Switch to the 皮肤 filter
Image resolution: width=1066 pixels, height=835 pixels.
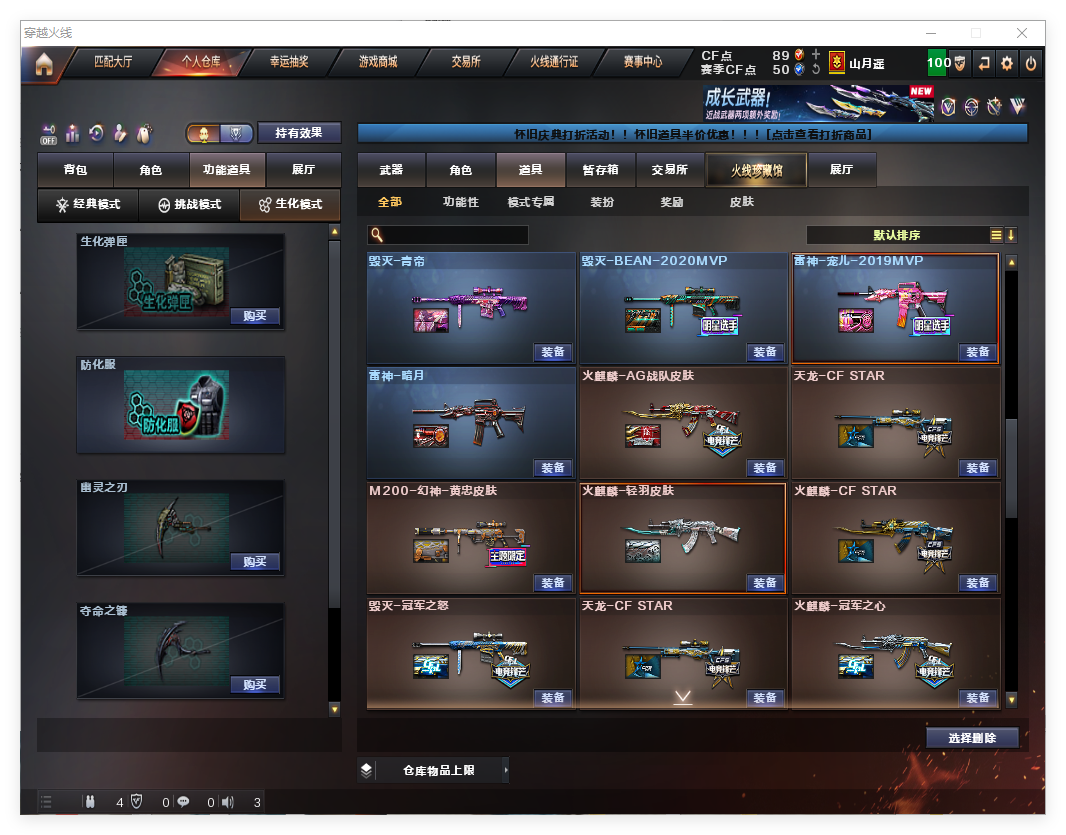[741, 202]
